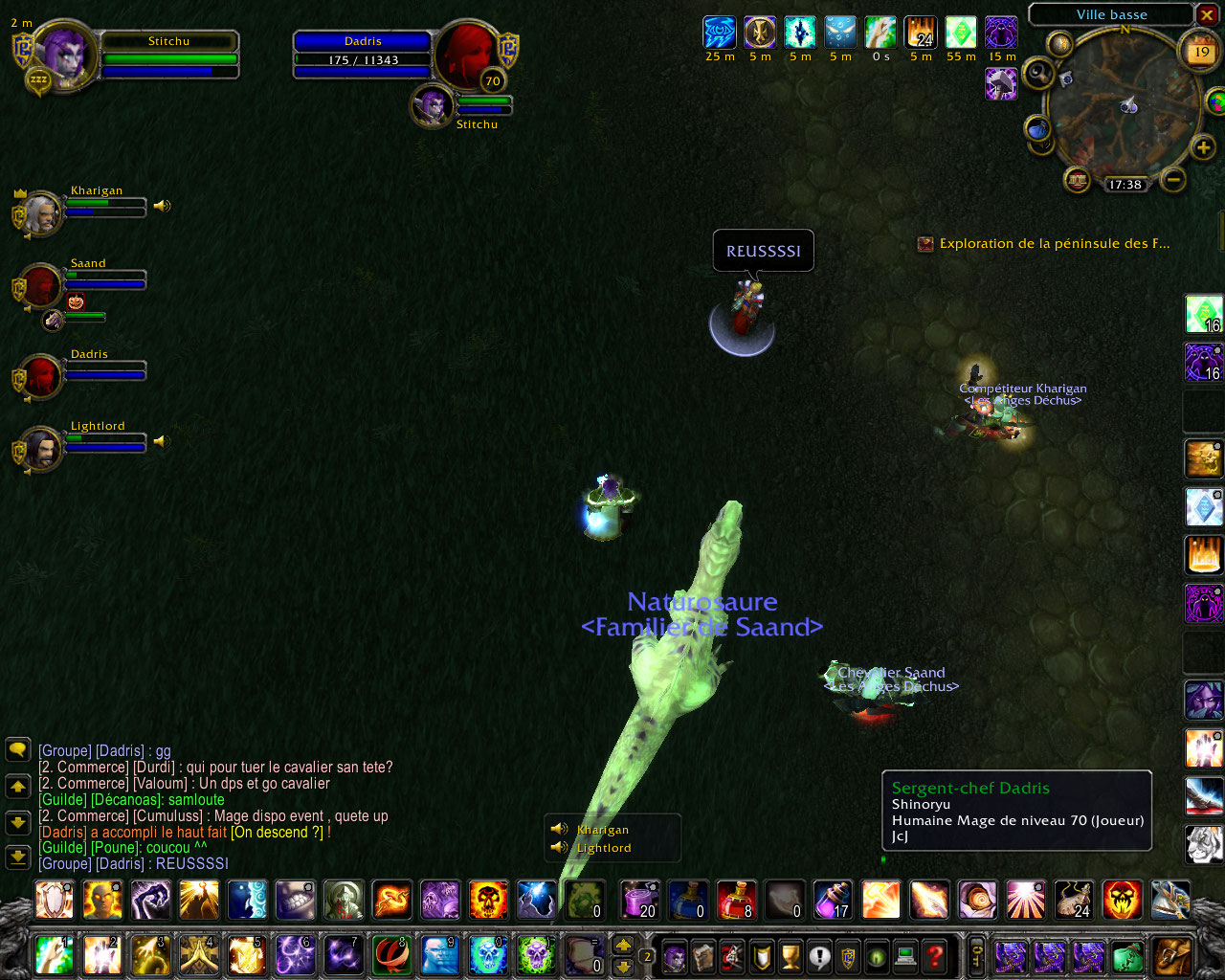Image resolution: width=1225 pixels, height=980 pixels.
Task: Open the calendar showing day 19
Action: click(1201, 53)
